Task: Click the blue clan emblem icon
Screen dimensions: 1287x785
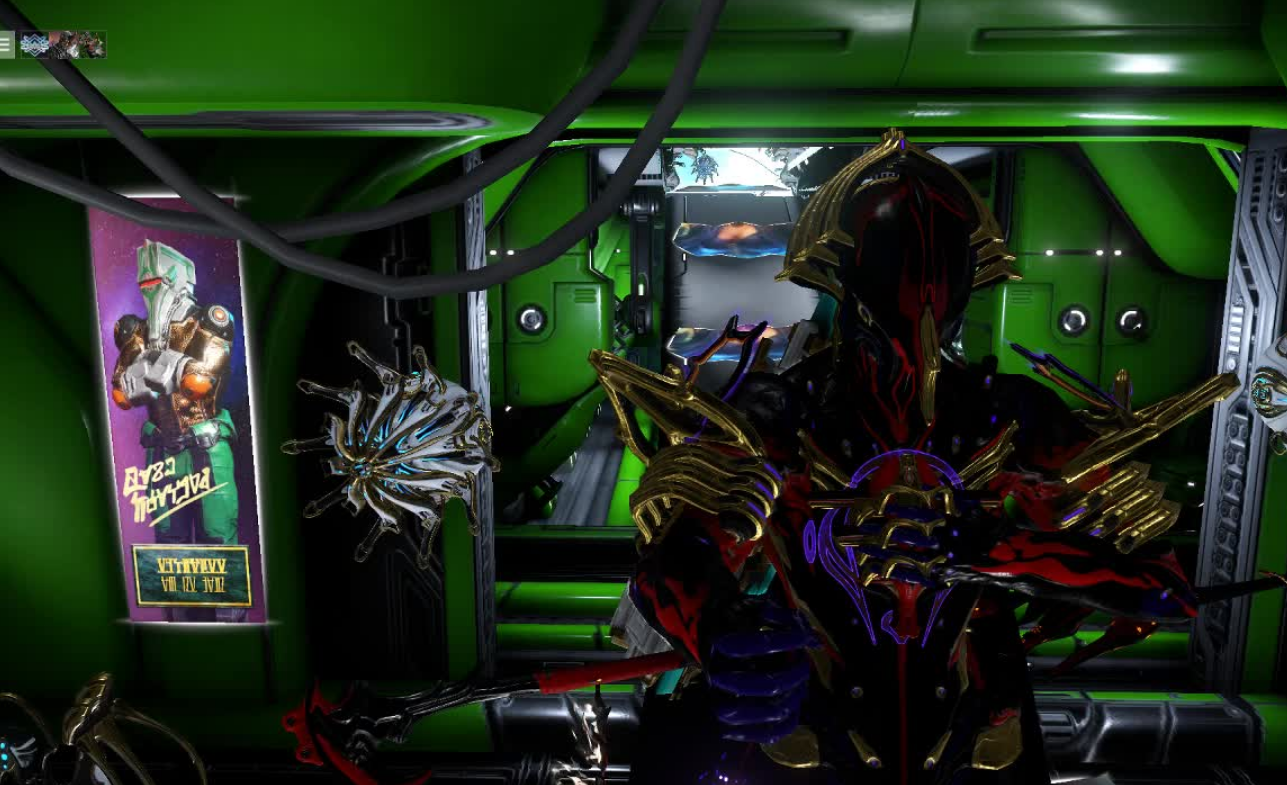Action: pos(34,44)
